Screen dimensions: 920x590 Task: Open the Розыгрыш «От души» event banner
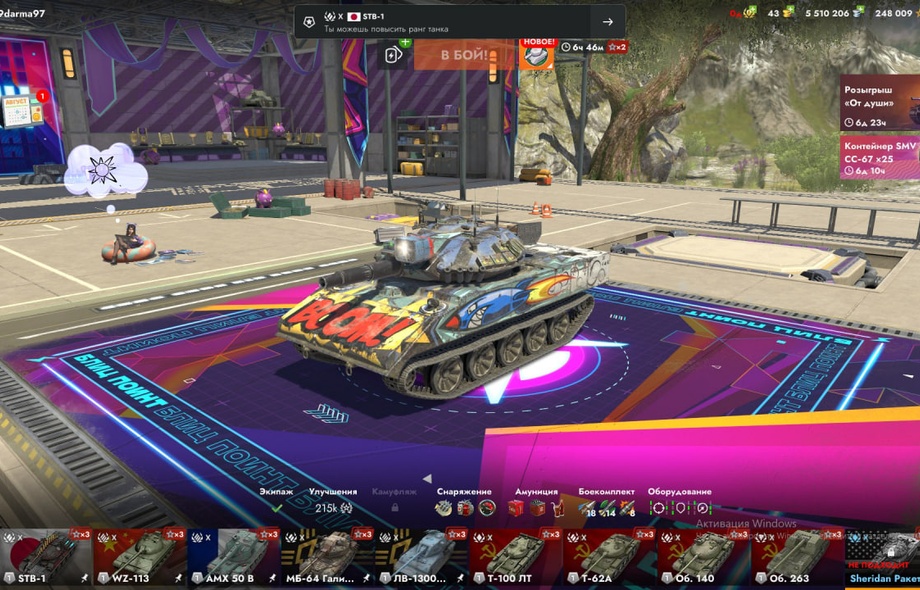tap(878, 103)
